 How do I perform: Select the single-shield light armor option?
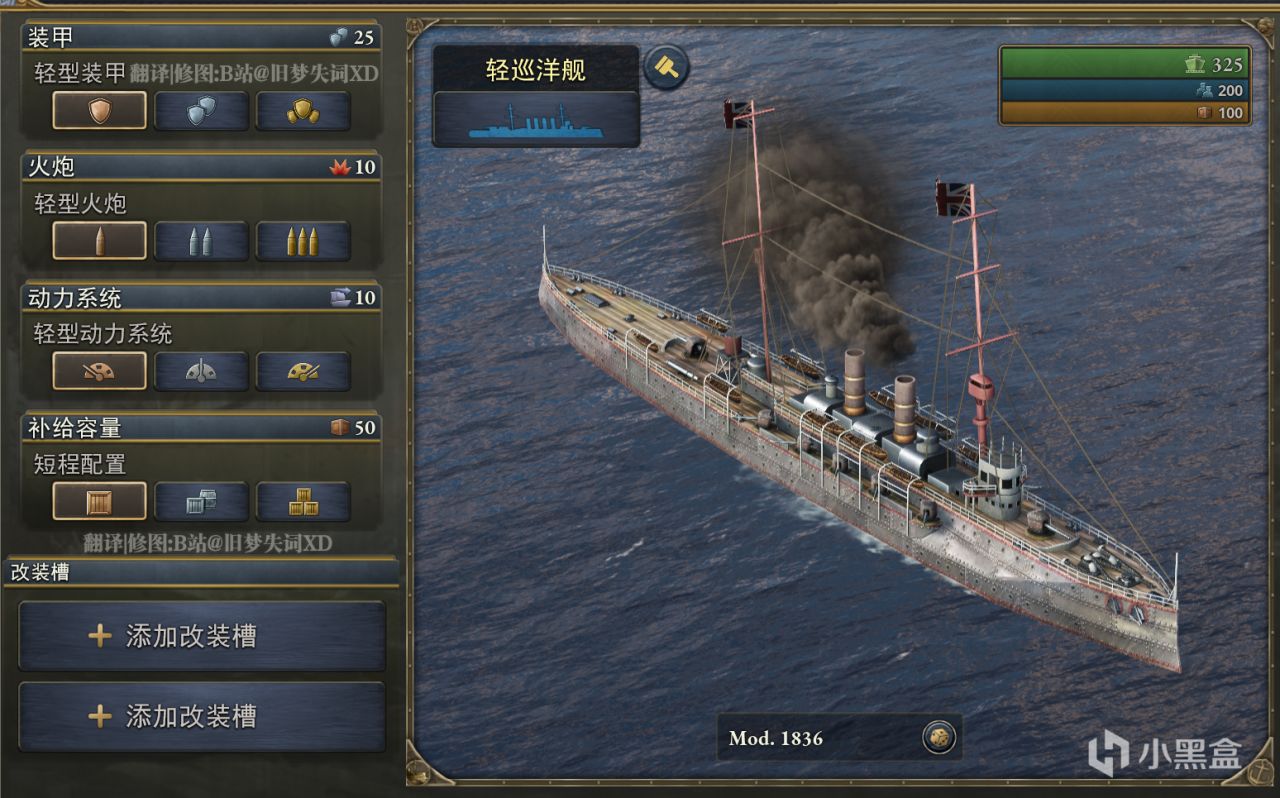point(99,111)
